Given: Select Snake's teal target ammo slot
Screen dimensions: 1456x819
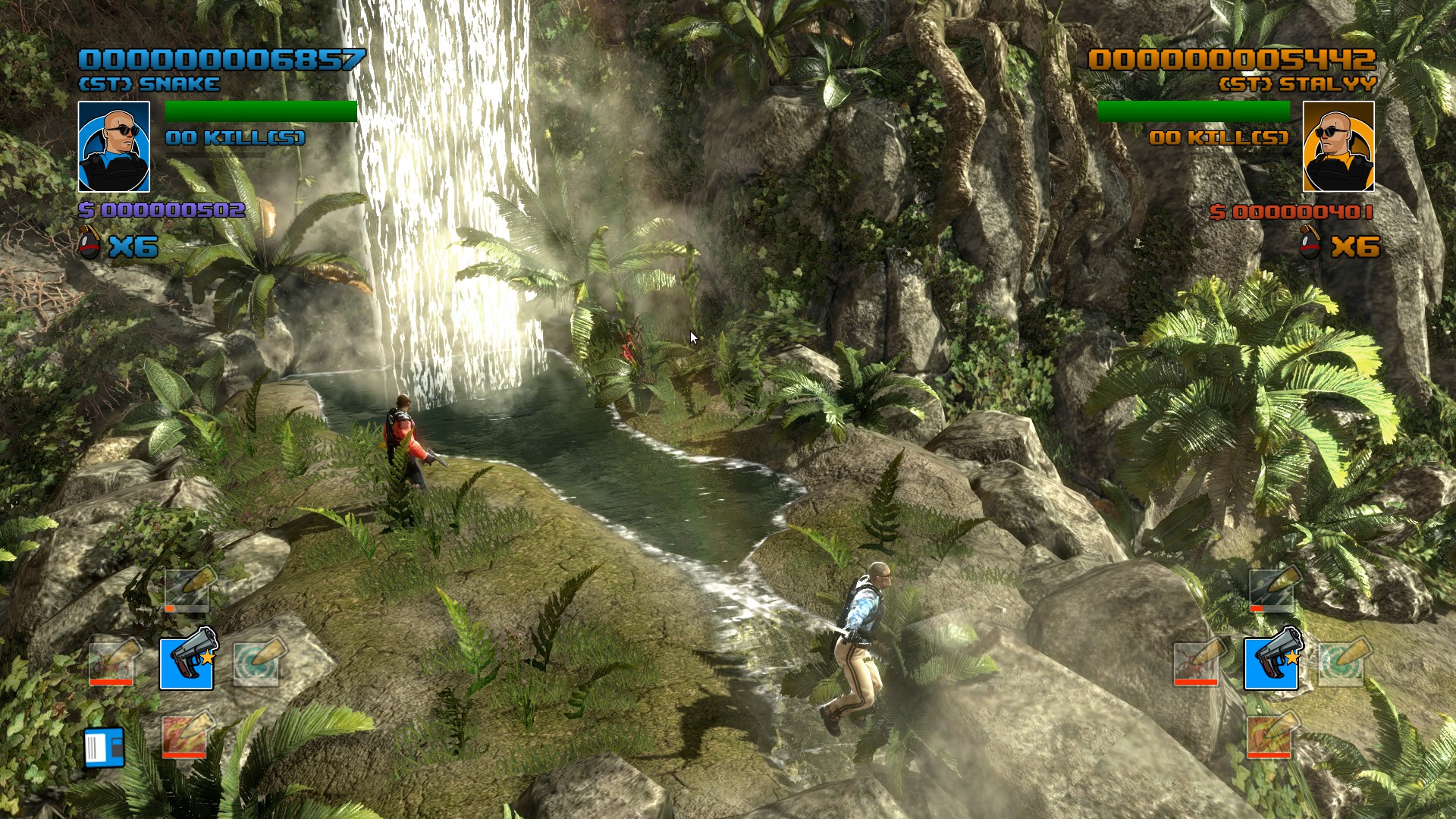Looking at the screenshot, I should (257, 664).
